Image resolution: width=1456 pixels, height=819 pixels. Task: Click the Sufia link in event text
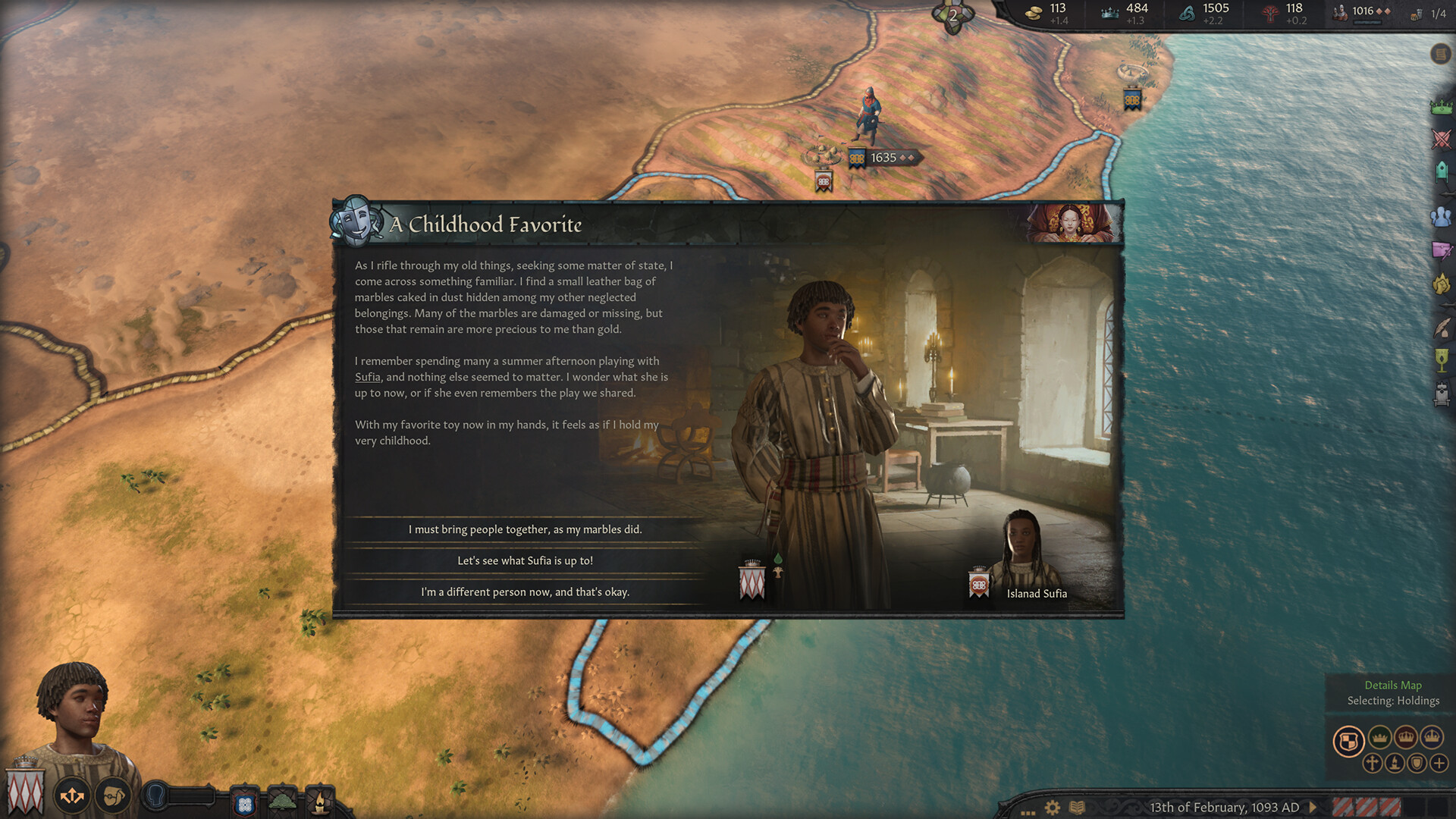[367, 376]
